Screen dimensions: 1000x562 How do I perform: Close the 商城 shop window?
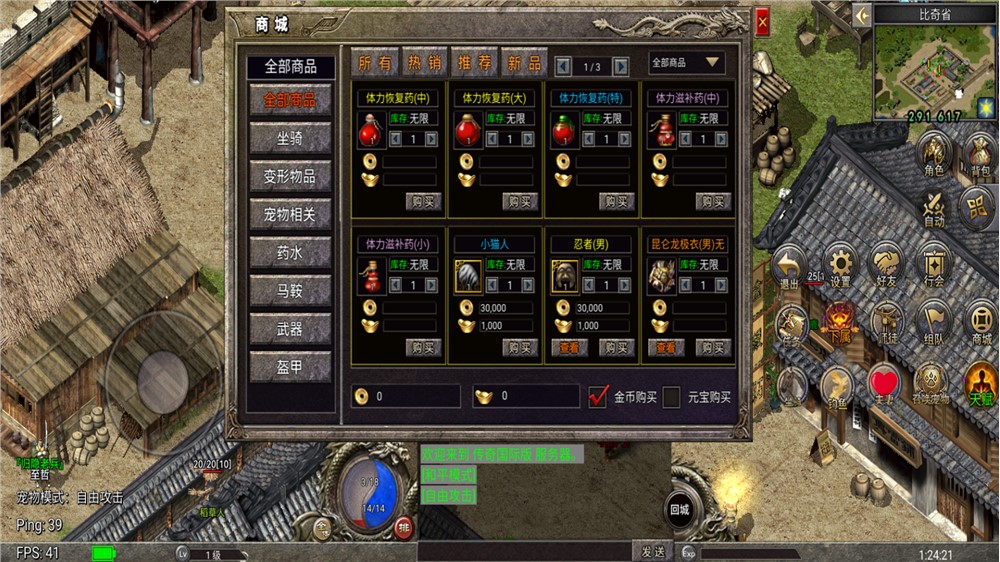(763, 21)
